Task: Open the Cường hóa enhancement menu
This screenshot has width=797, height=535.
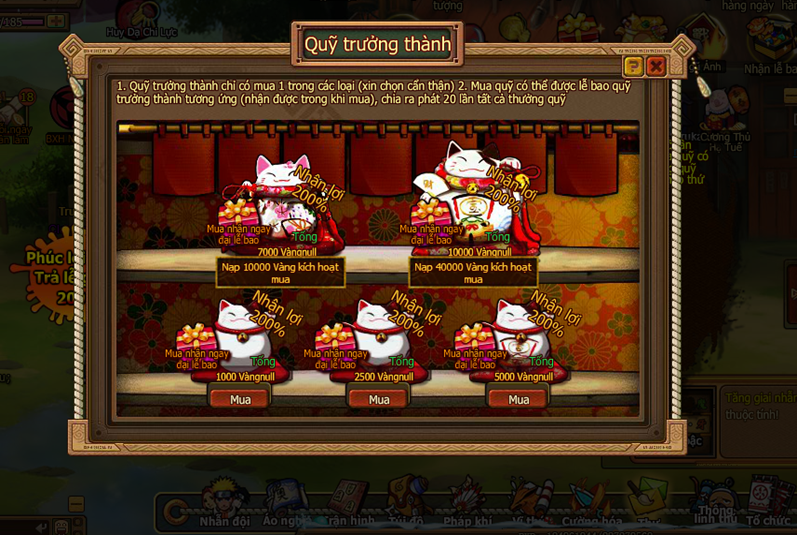Action: coord(592,502)
